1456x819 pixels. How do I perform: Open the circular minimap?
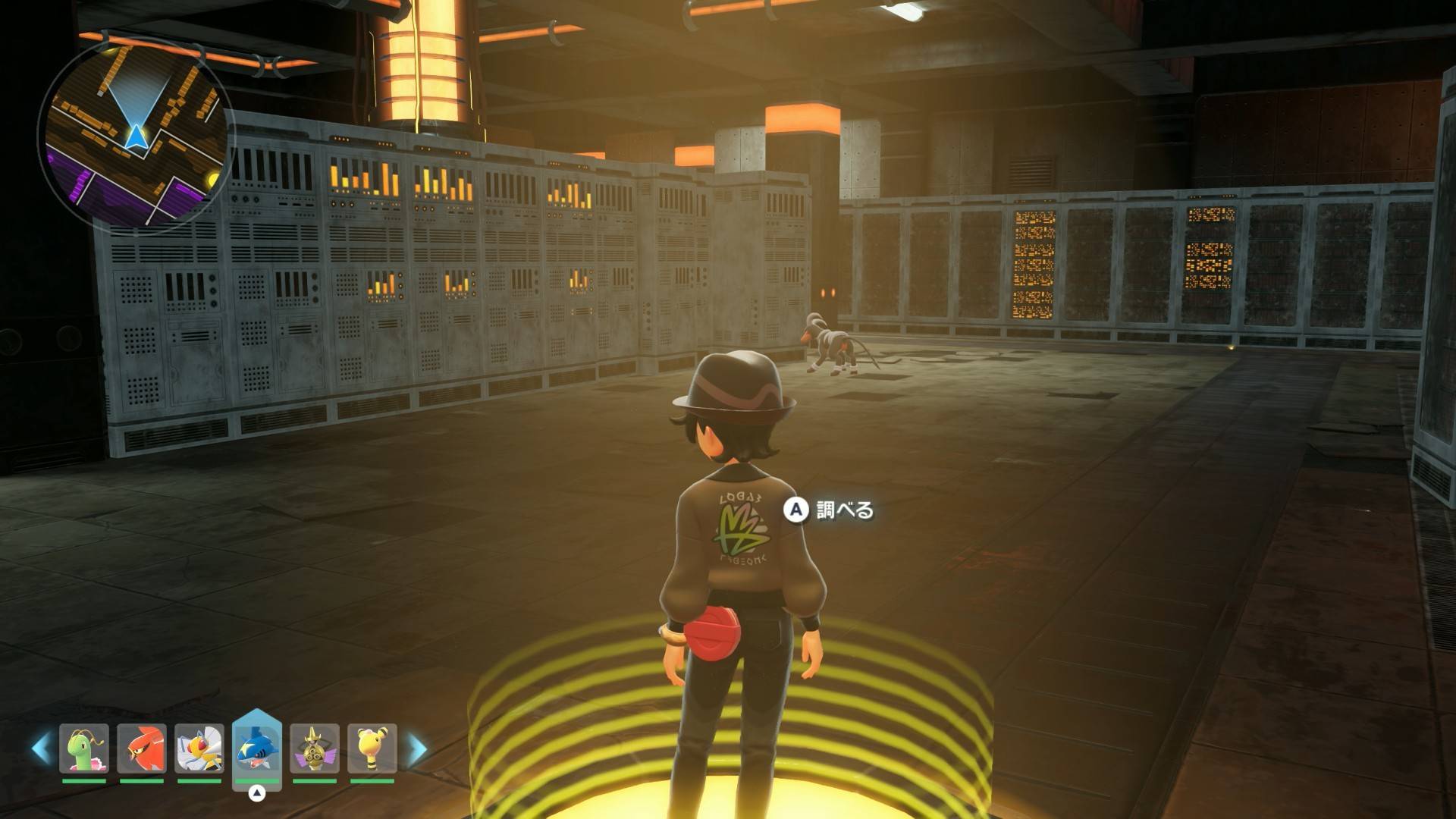coord(135,134)
